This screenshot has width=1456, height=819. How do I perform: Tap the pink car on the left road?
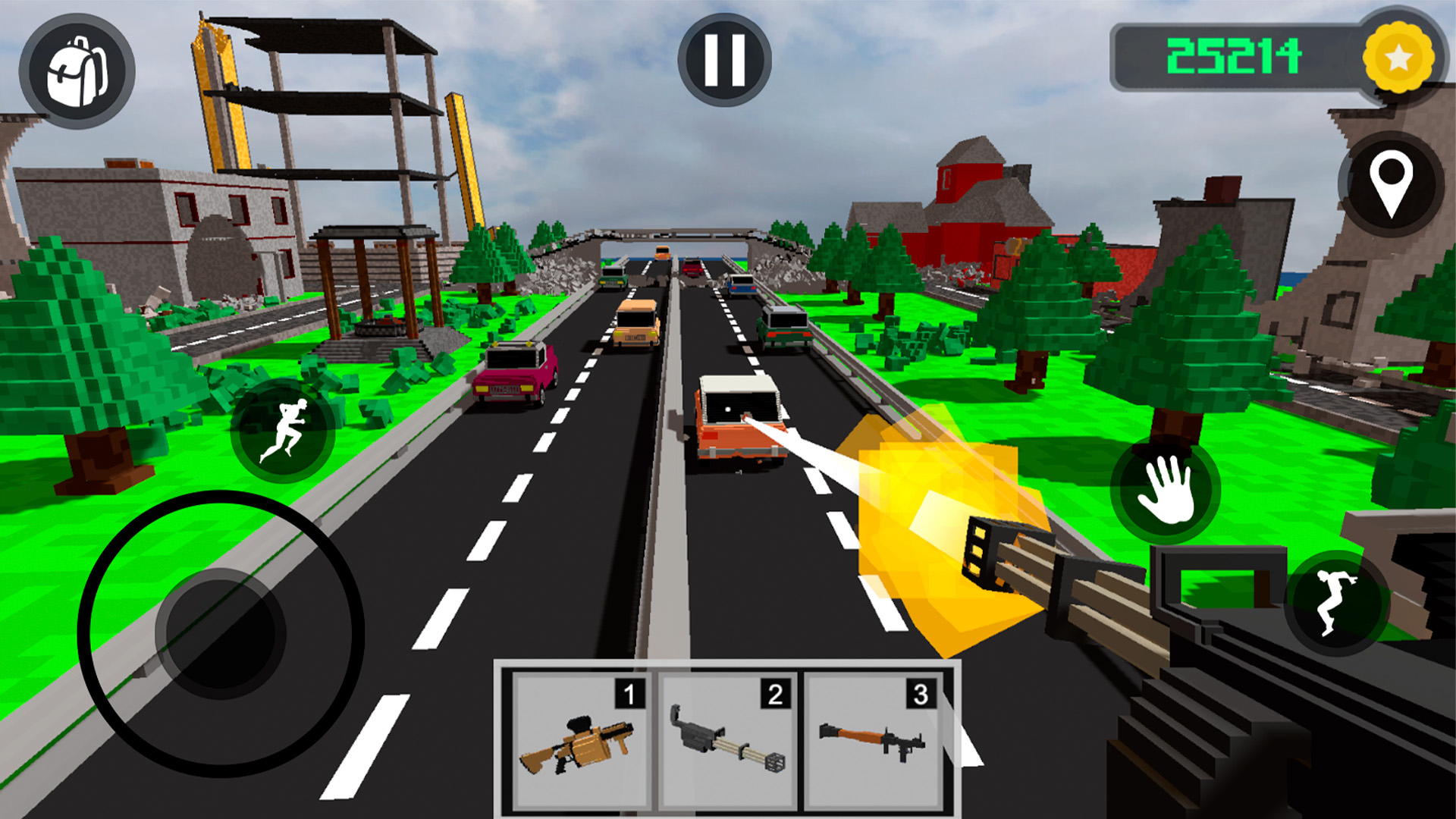(514, 372)
